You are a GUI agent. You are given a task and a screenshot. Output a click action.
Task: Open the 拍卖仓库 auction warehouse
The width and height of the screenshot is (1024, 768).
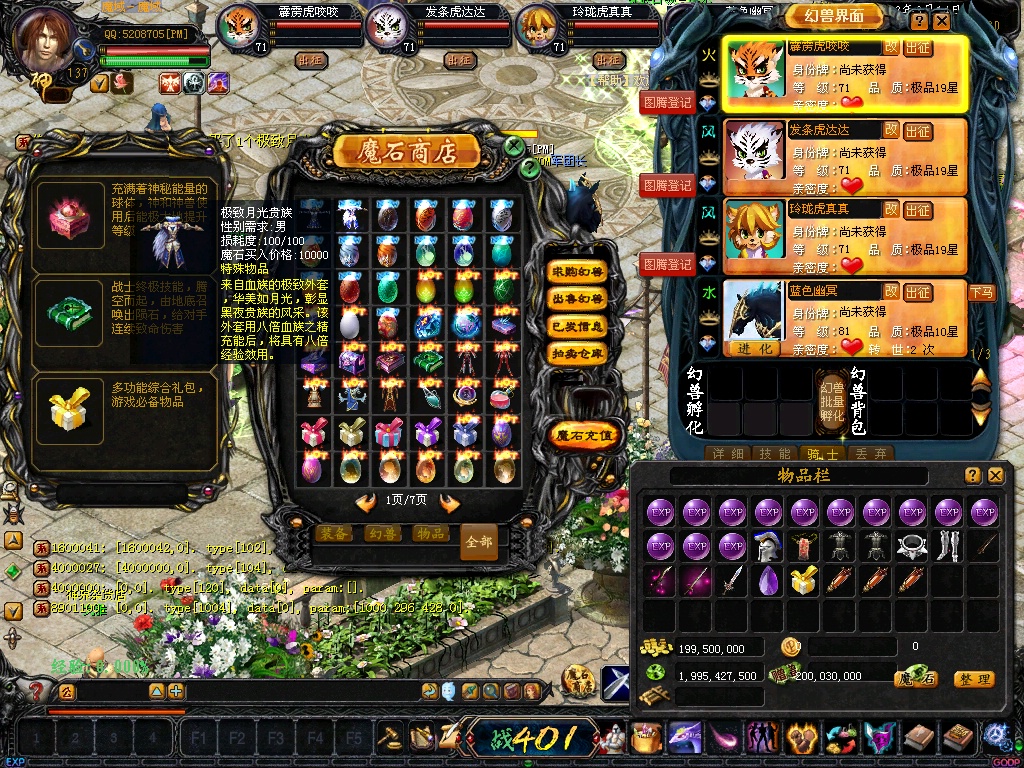click(578, 353)
